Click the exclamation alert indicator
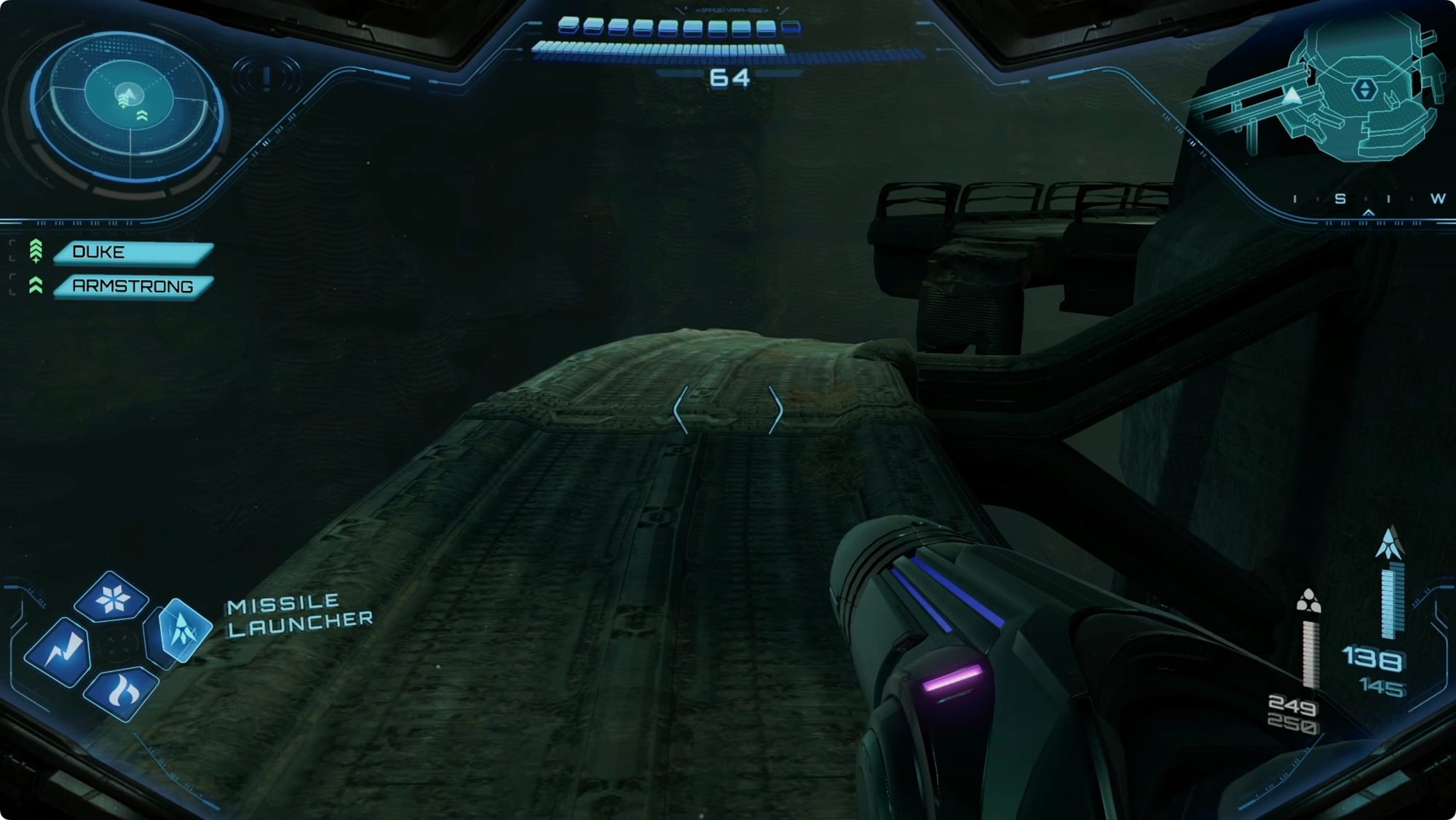The height and width of the screenshot is (820, 1456). pos(267,76)
